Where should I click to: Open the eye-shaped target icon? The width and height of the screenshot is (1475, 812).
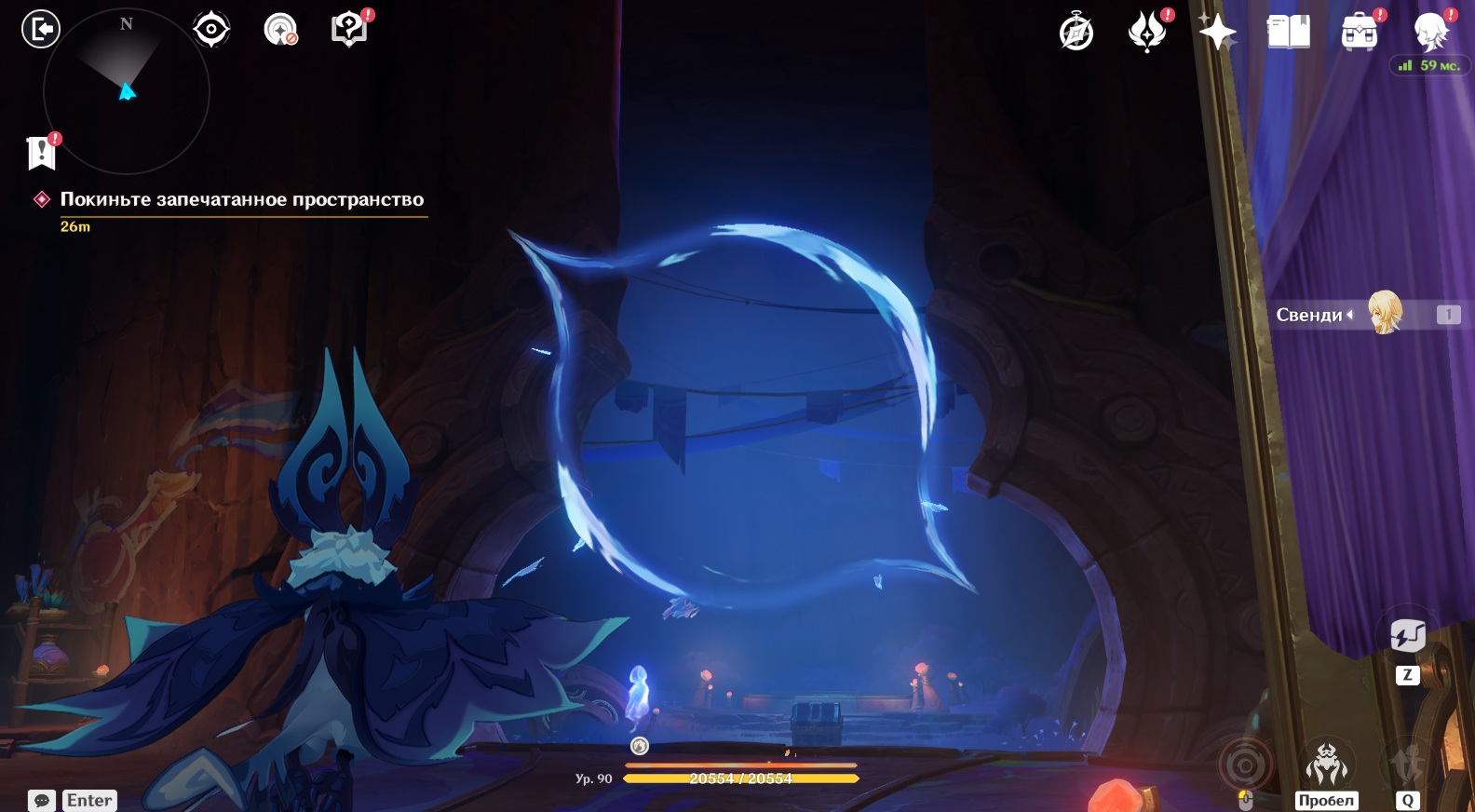point(211,29)
